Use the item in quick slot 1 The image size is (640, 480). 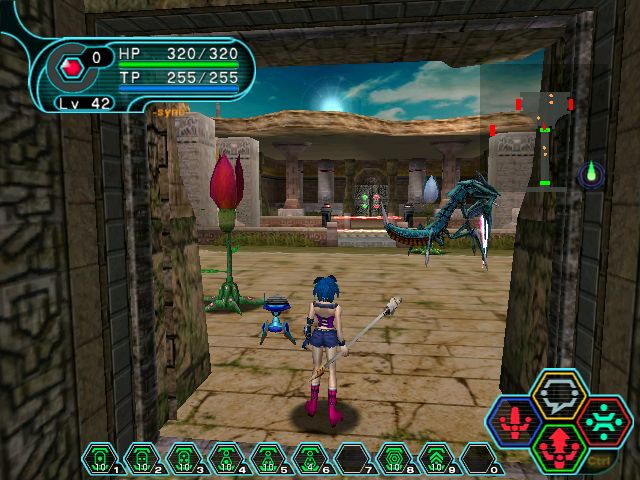pyautogui.click(x=99, y=459)
